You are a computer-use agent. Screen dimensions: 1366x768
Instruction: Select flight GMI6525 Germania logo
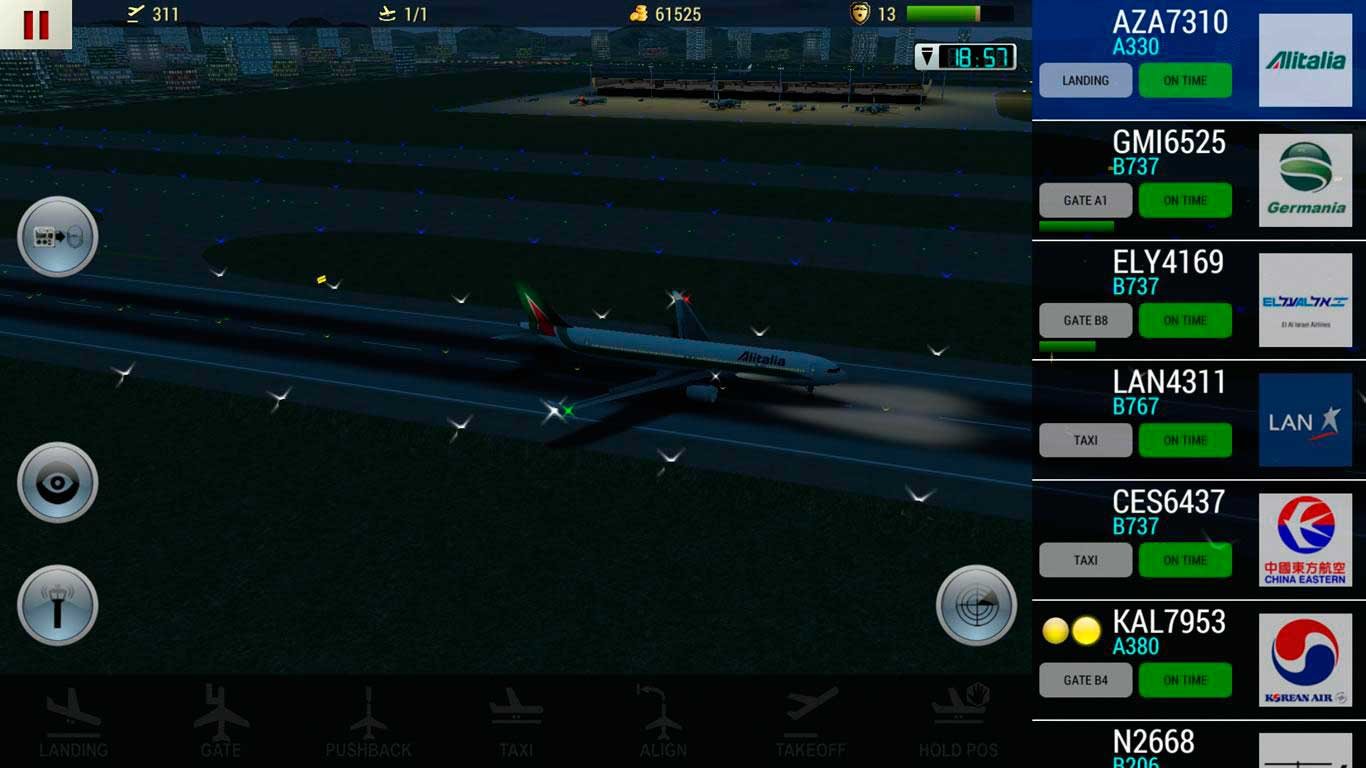tap(1305, 180)
